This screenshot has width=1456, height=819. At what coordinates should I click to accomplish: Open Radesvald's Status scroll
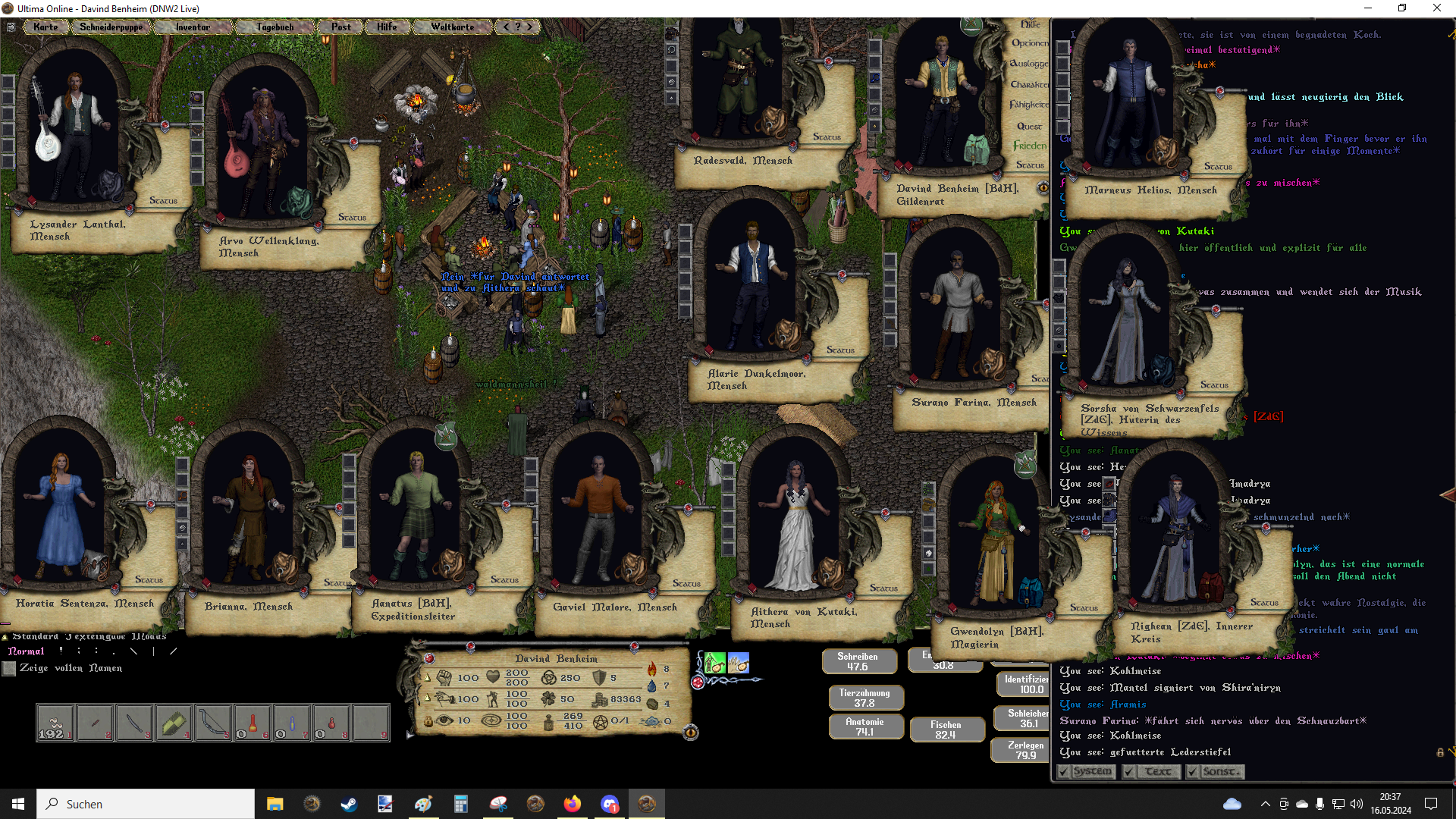coord(827,137)
